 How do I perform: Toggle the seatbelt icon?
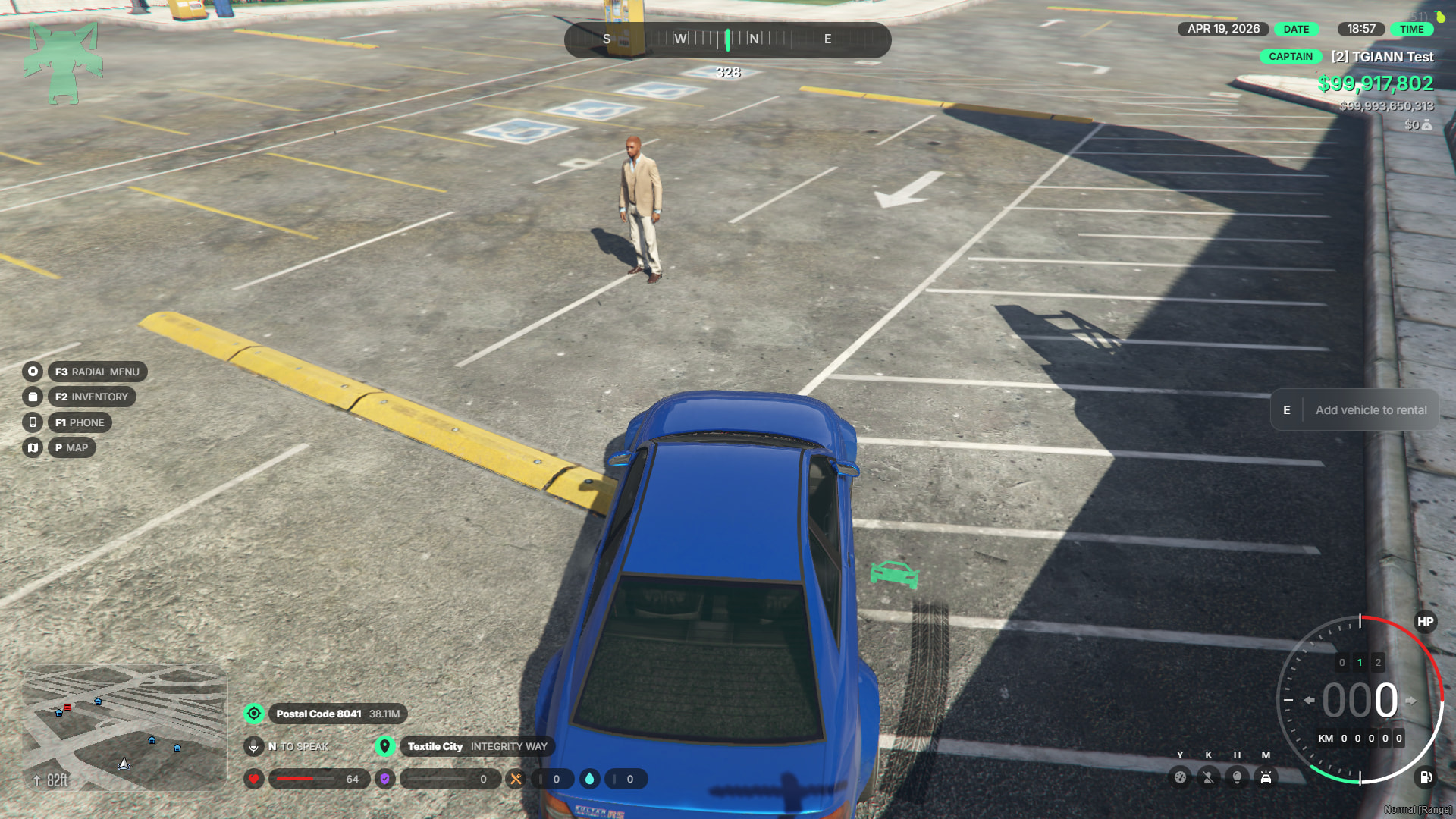(x=1209, y=777)
